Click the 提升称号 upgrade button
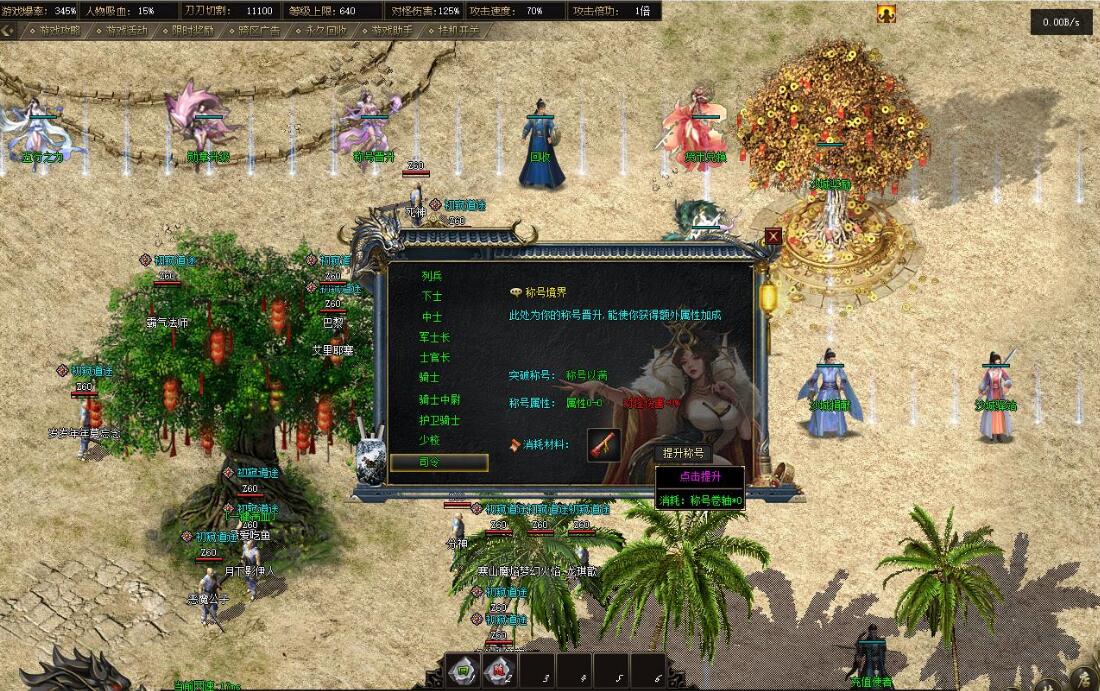Viewport: 1100px width, 691px height. (684, 453)
